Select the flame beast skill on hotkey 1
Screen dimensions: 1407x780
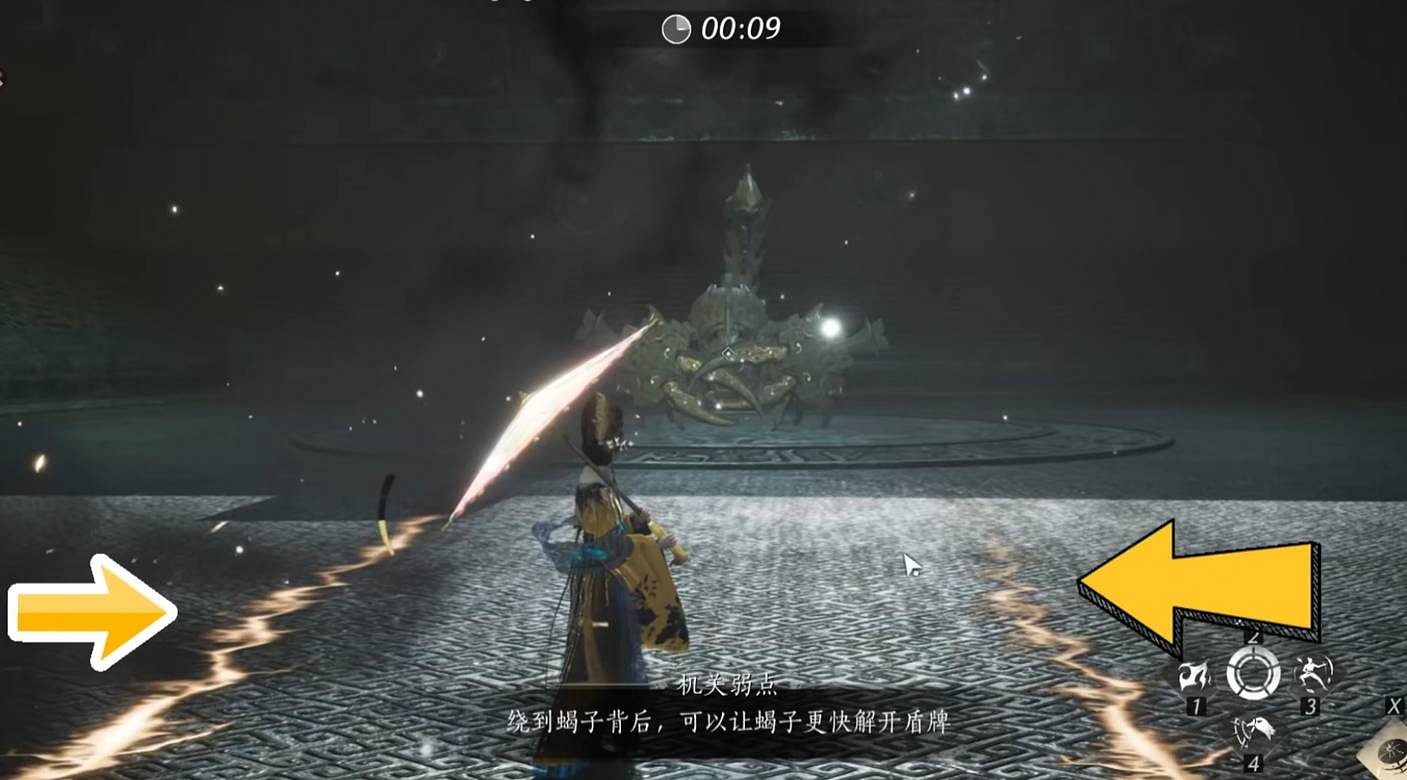click(x=1195, y=675)
